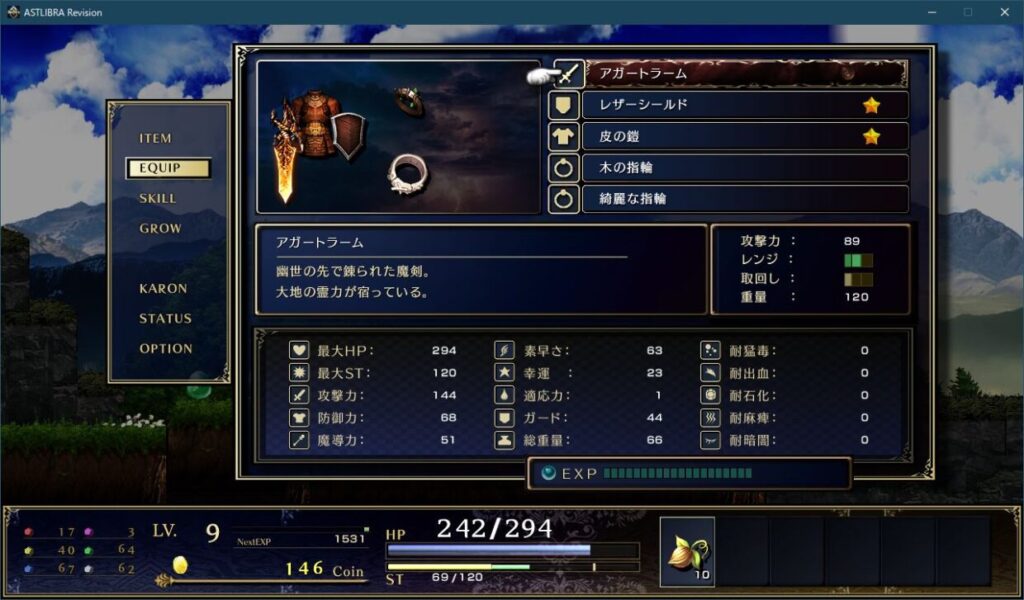Open the ITEM menu

(156, 139)
